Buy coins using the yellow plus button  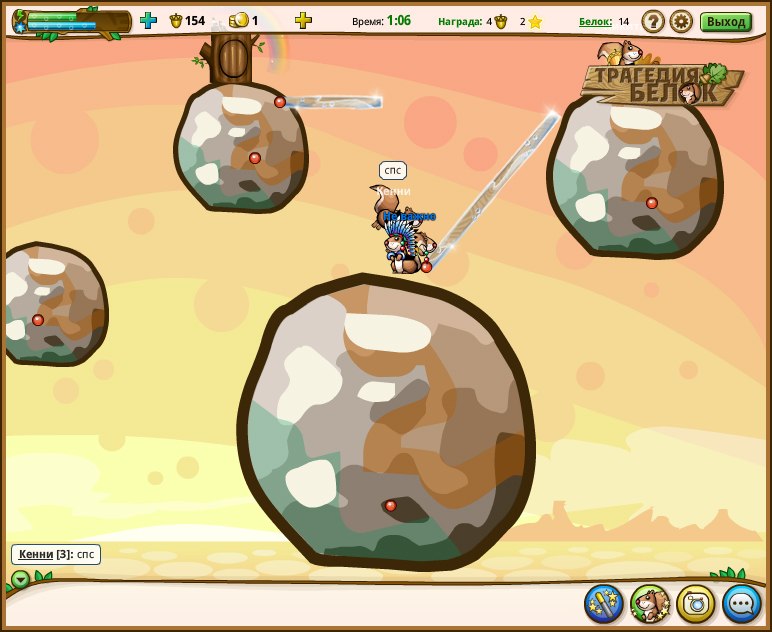[303, 20]
